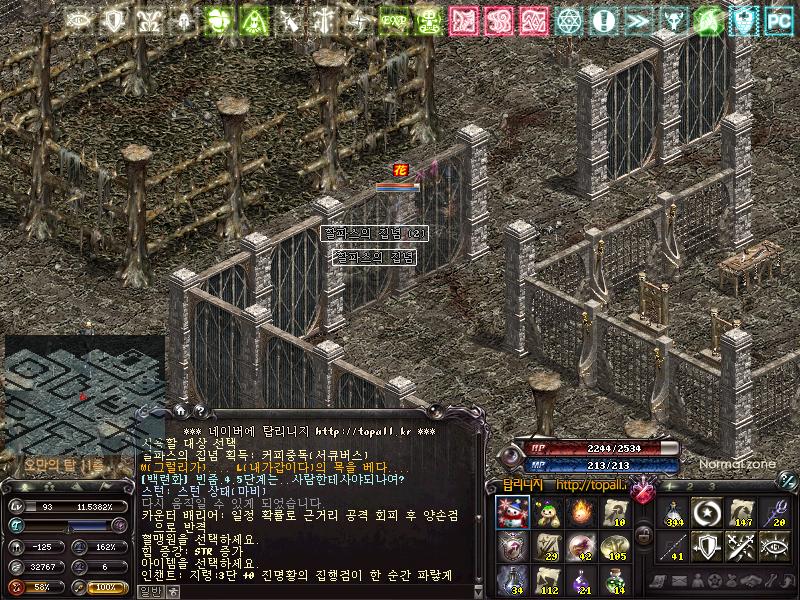Use the green potion with count 14

point(614,579)
